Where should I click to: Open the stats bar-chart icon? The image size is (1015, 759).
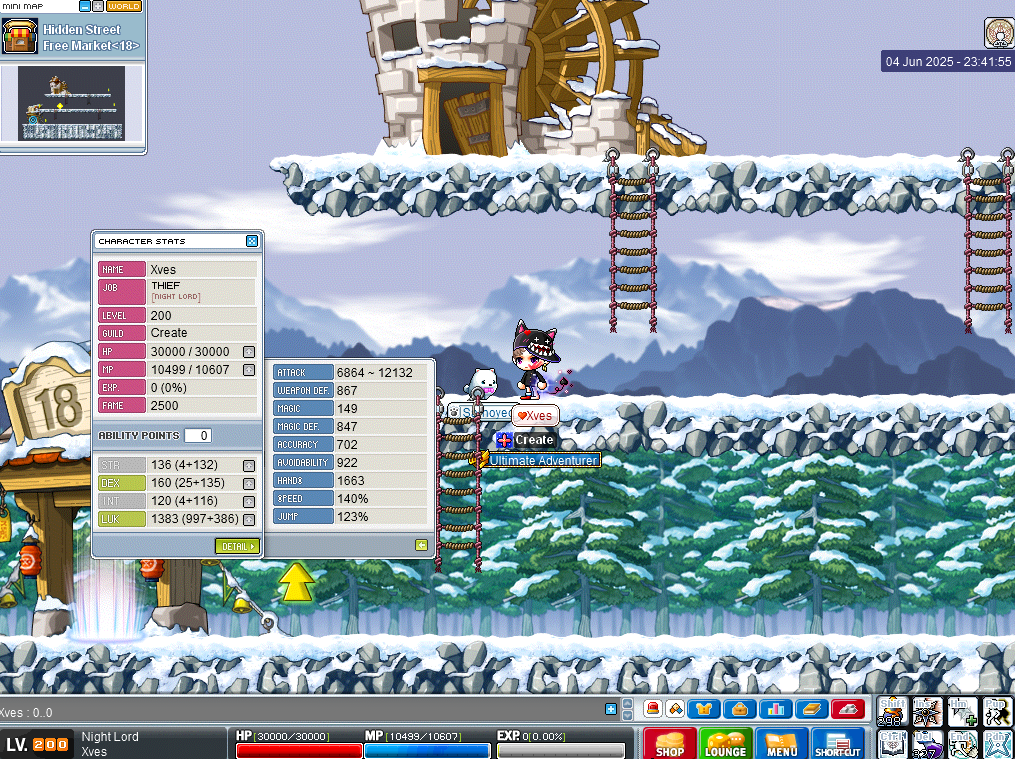tap(775, 709)
